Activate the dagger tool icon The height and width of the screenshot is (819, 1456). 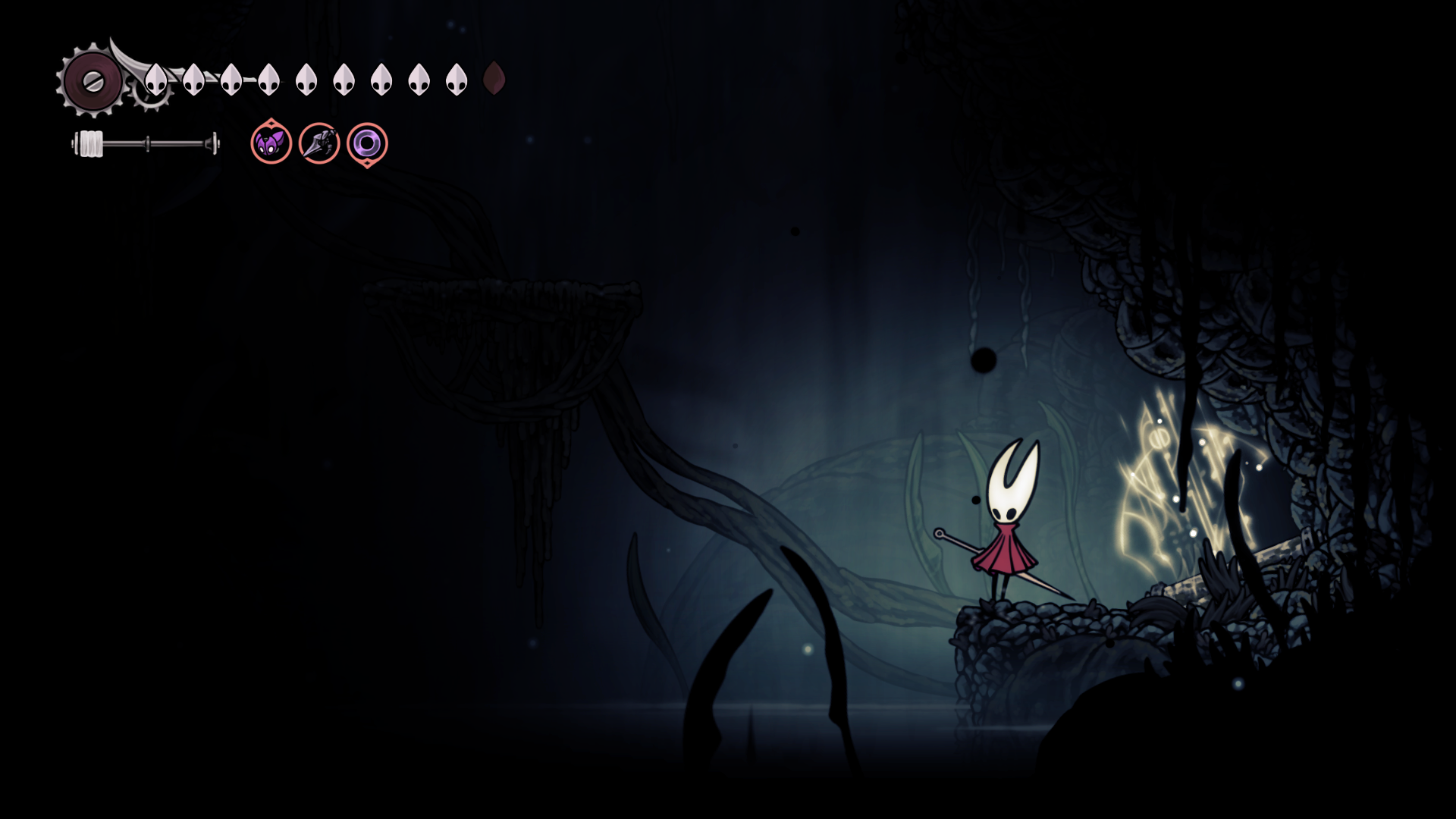319,143
